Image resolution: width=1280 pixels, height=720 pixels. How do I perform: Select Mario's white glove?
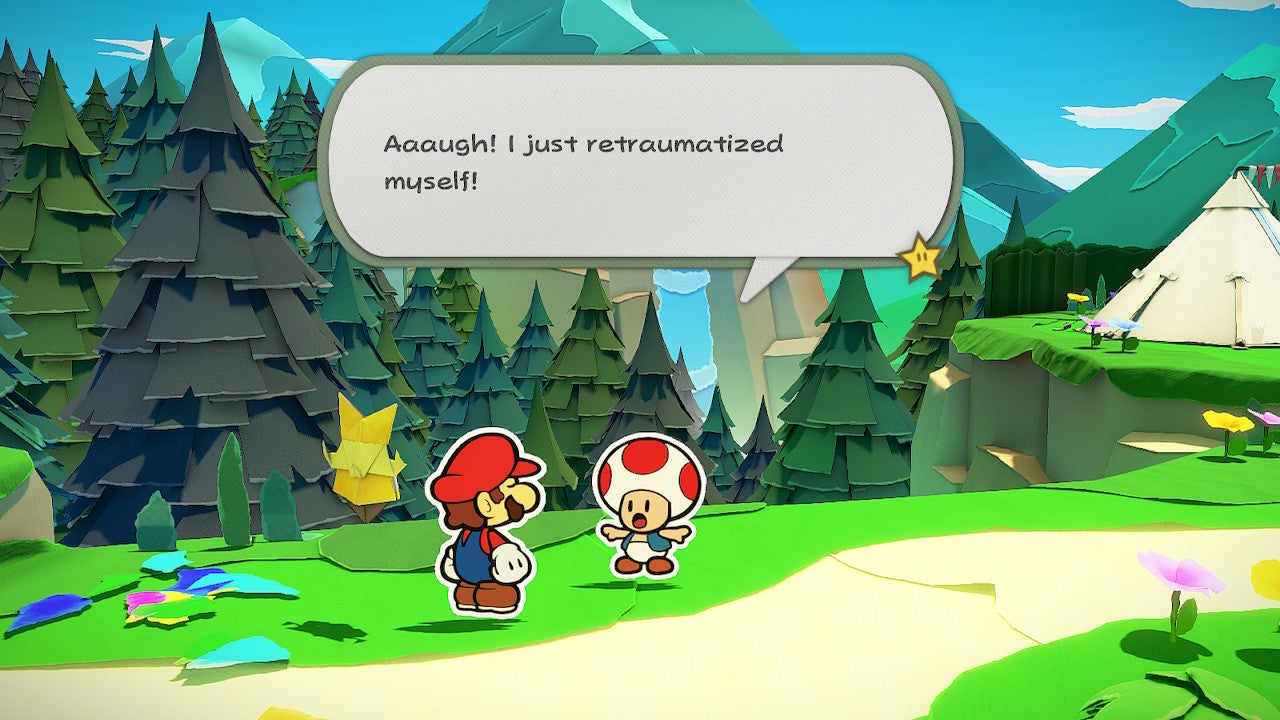pos(511,565)
